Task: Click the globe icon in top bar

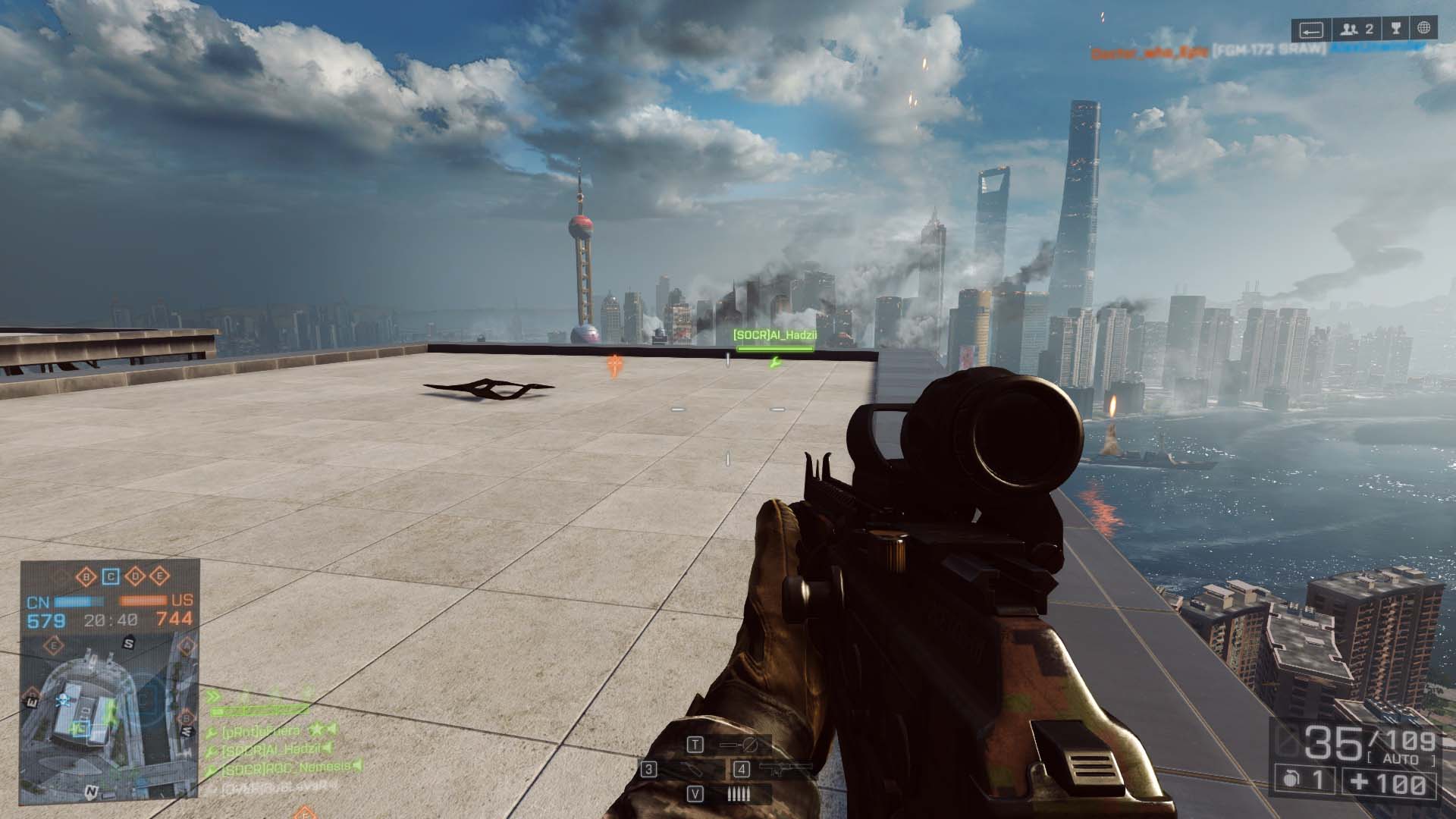Action: (1423, 30)
